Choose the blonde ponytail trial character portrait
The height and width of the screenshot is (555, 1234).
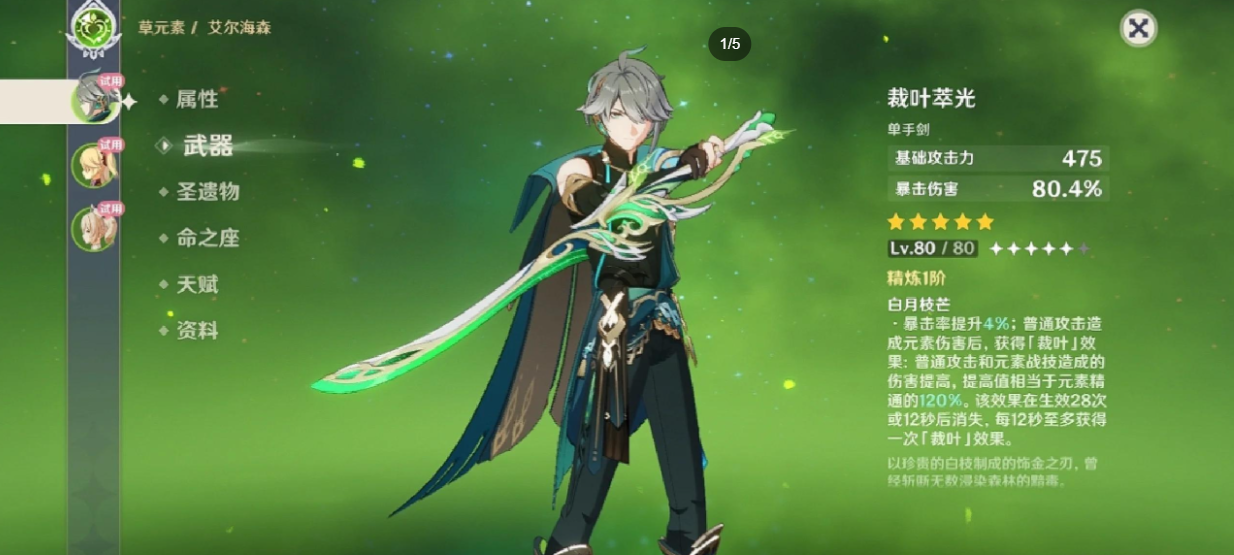(x=95, y=165)
